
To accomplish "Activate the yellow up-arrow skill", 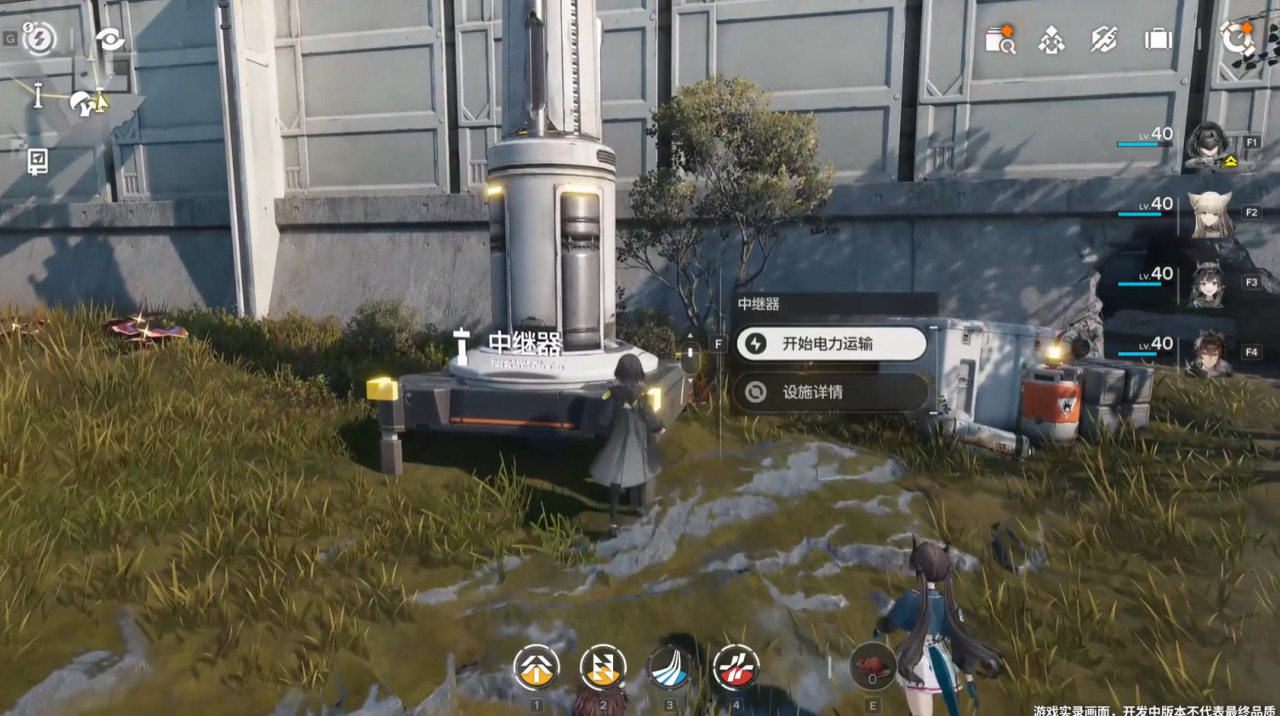I will (537, 668).
